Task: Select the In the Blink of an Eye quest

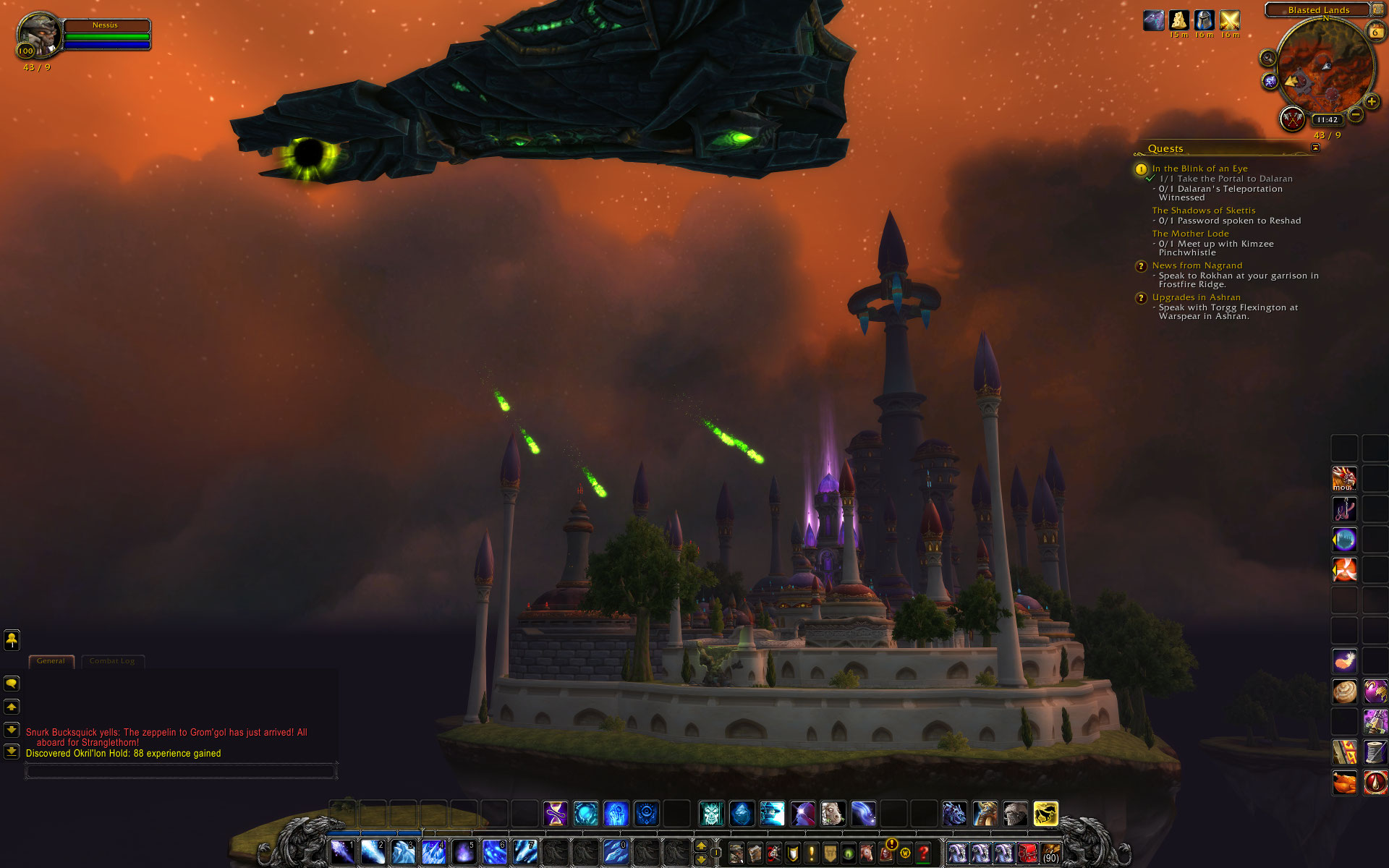Action: click(1199, 169)
